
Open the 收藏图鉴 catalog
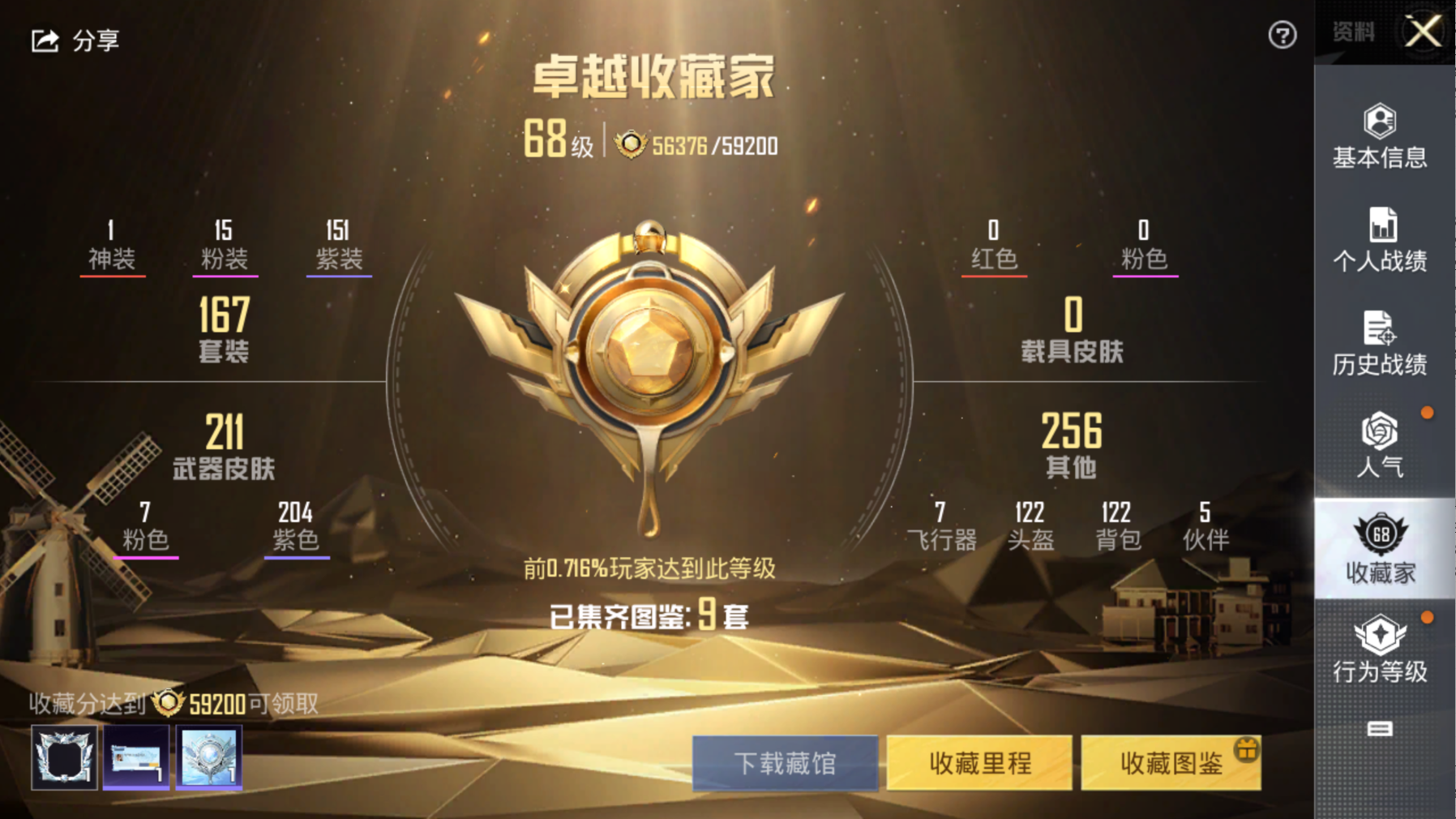1171,763
